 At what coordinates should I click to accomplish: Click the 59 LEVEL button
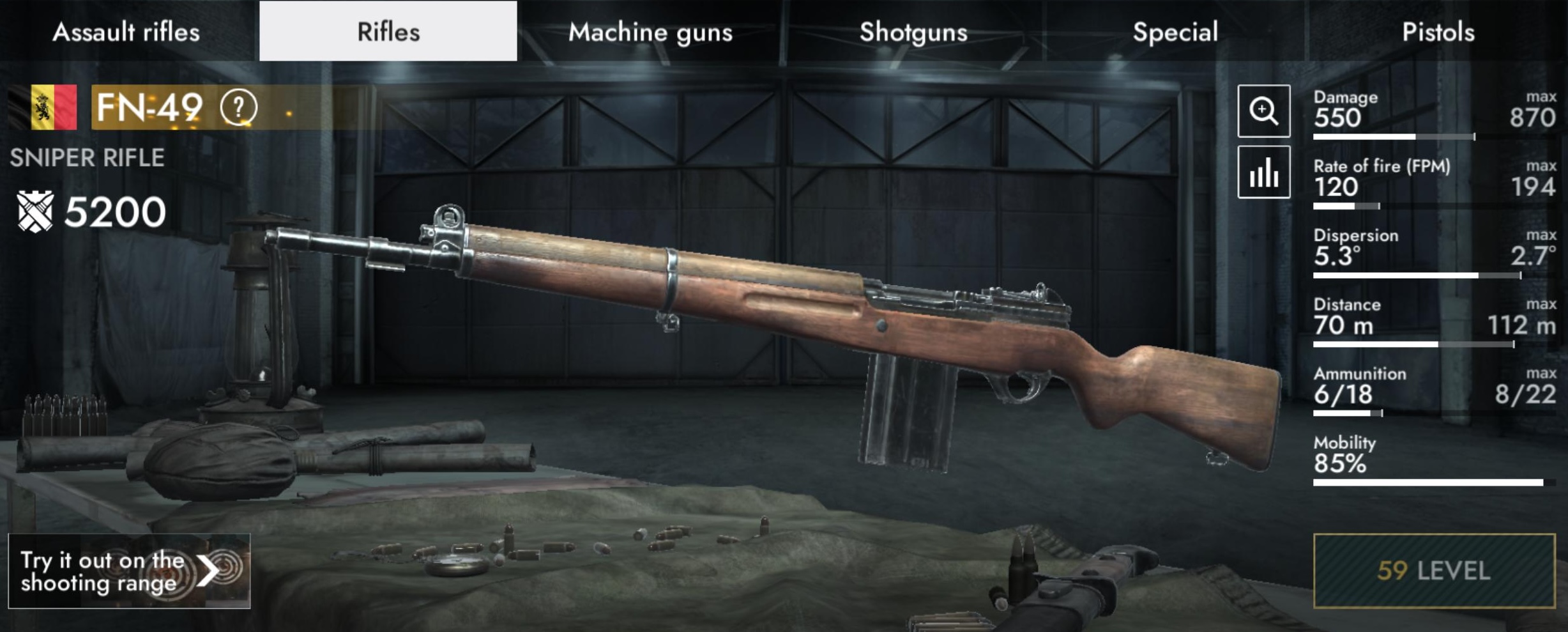[1434, 571]
